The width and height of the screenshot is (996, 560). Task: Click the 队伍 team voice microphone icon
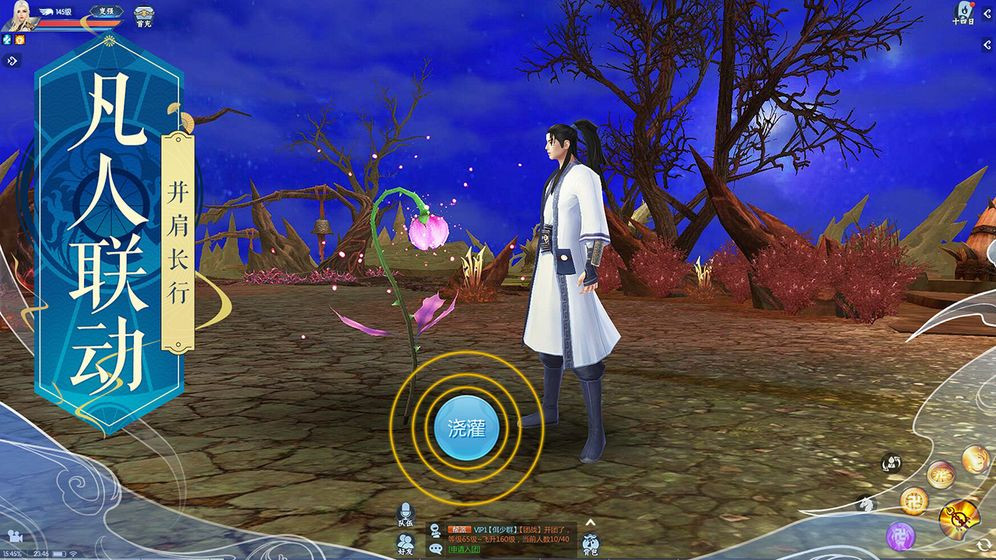click(x=406, y=514)
